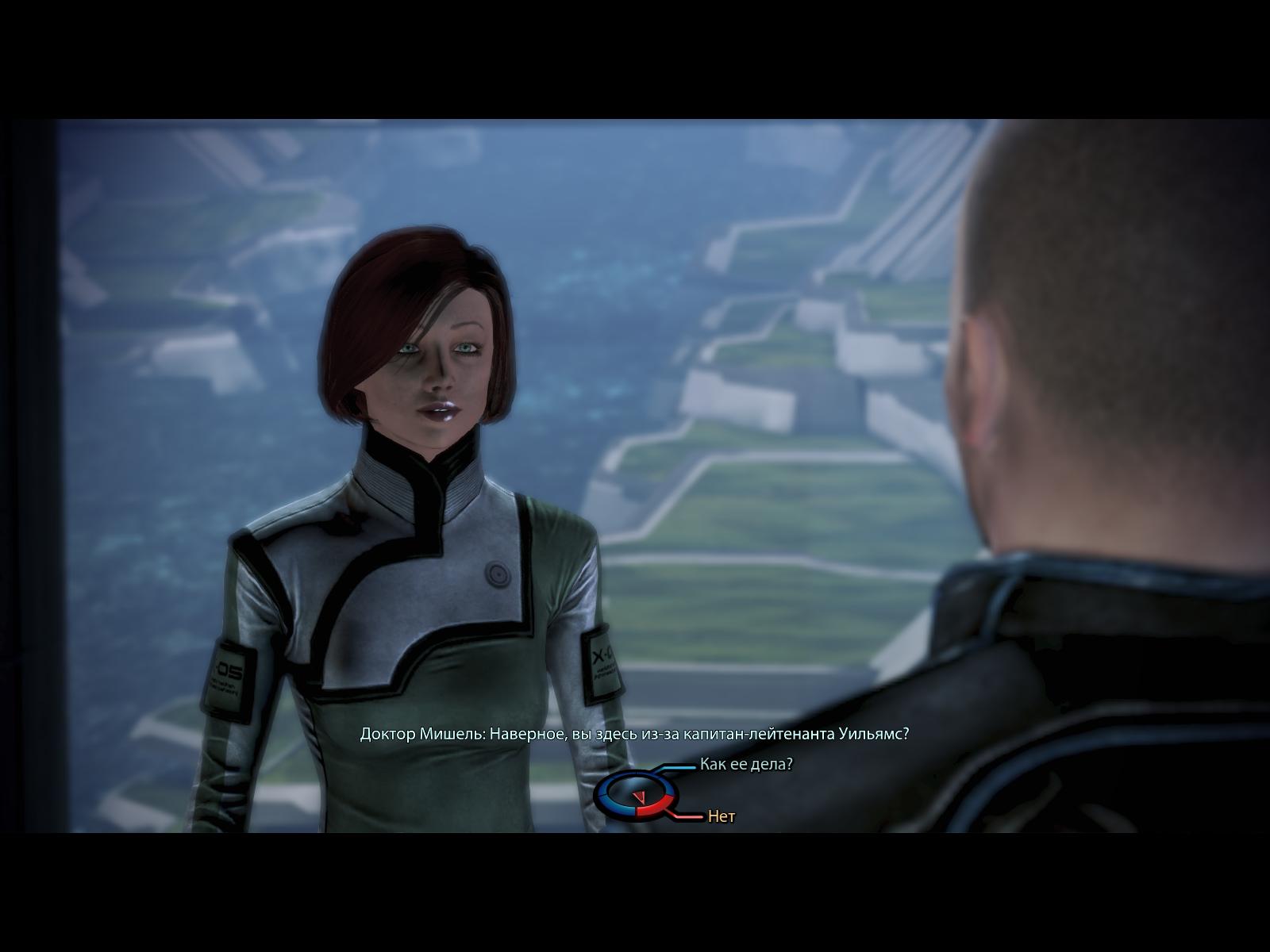Select the "Нет" dialogue response
The width and height of the screenshot is (1270, 952).
[x=721, y=816]
